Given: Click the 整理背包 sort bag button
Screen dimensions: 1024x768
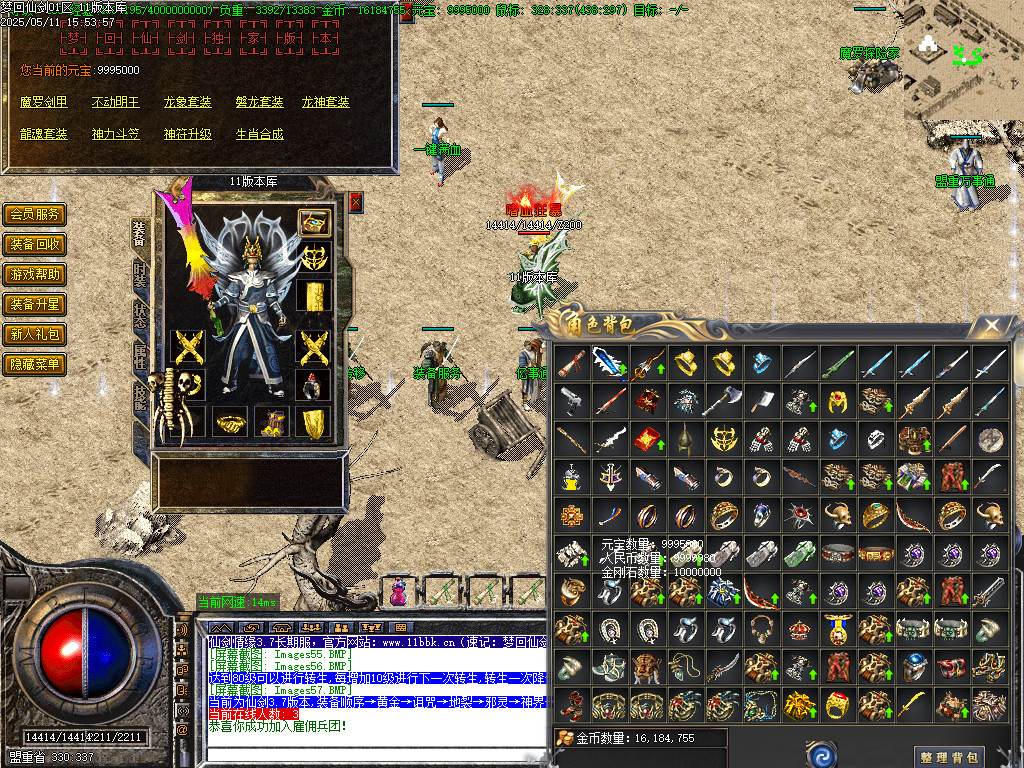Looking at the screenshot, I should coord(947,757).
